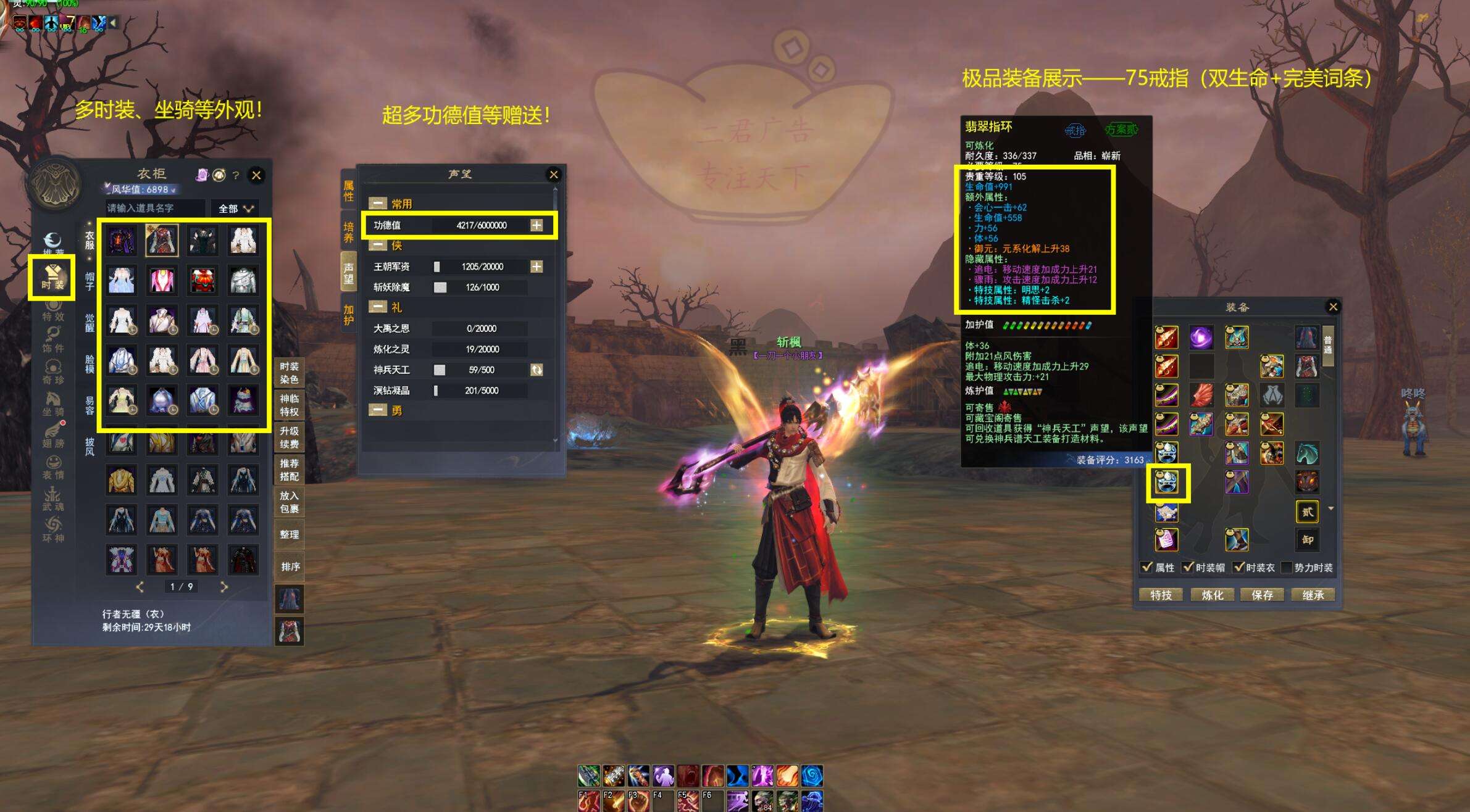Type in the item name search field
This screenshot has height=812, width=1470.
point(154,209)
